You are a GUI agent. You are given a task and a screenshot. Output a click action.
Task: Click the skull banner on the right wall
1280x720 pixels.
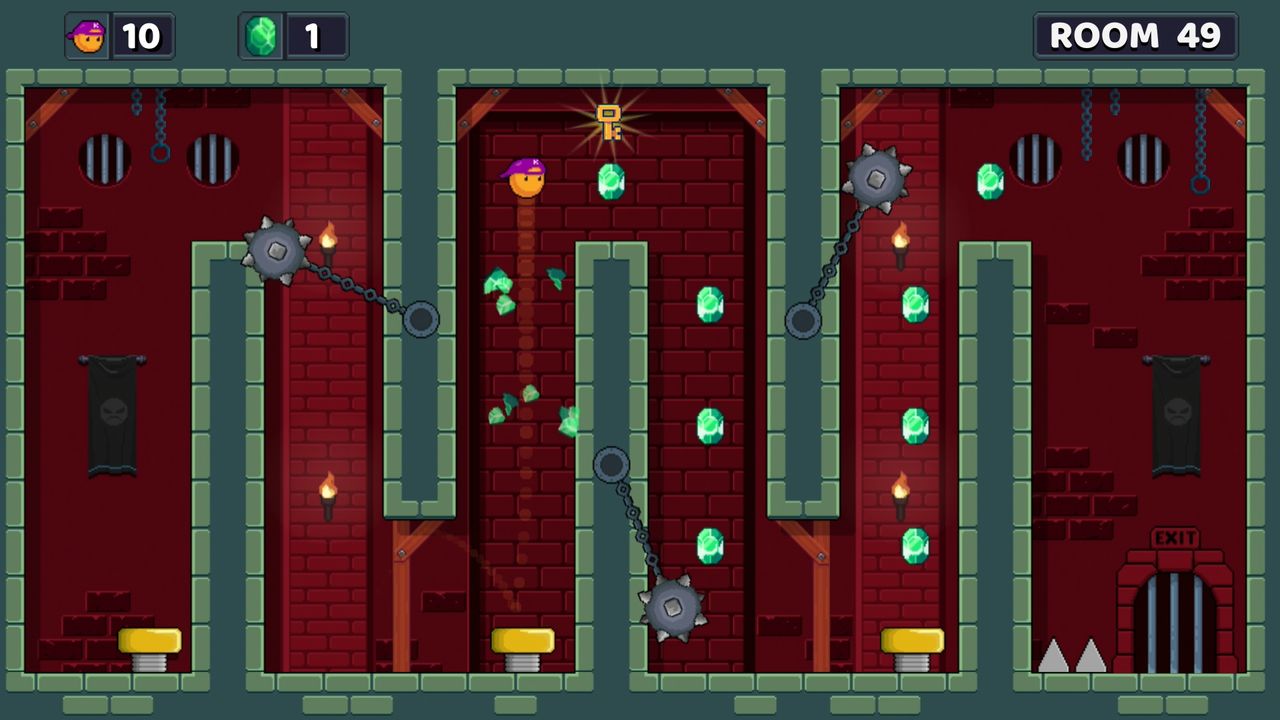(x=1176, y=410)
